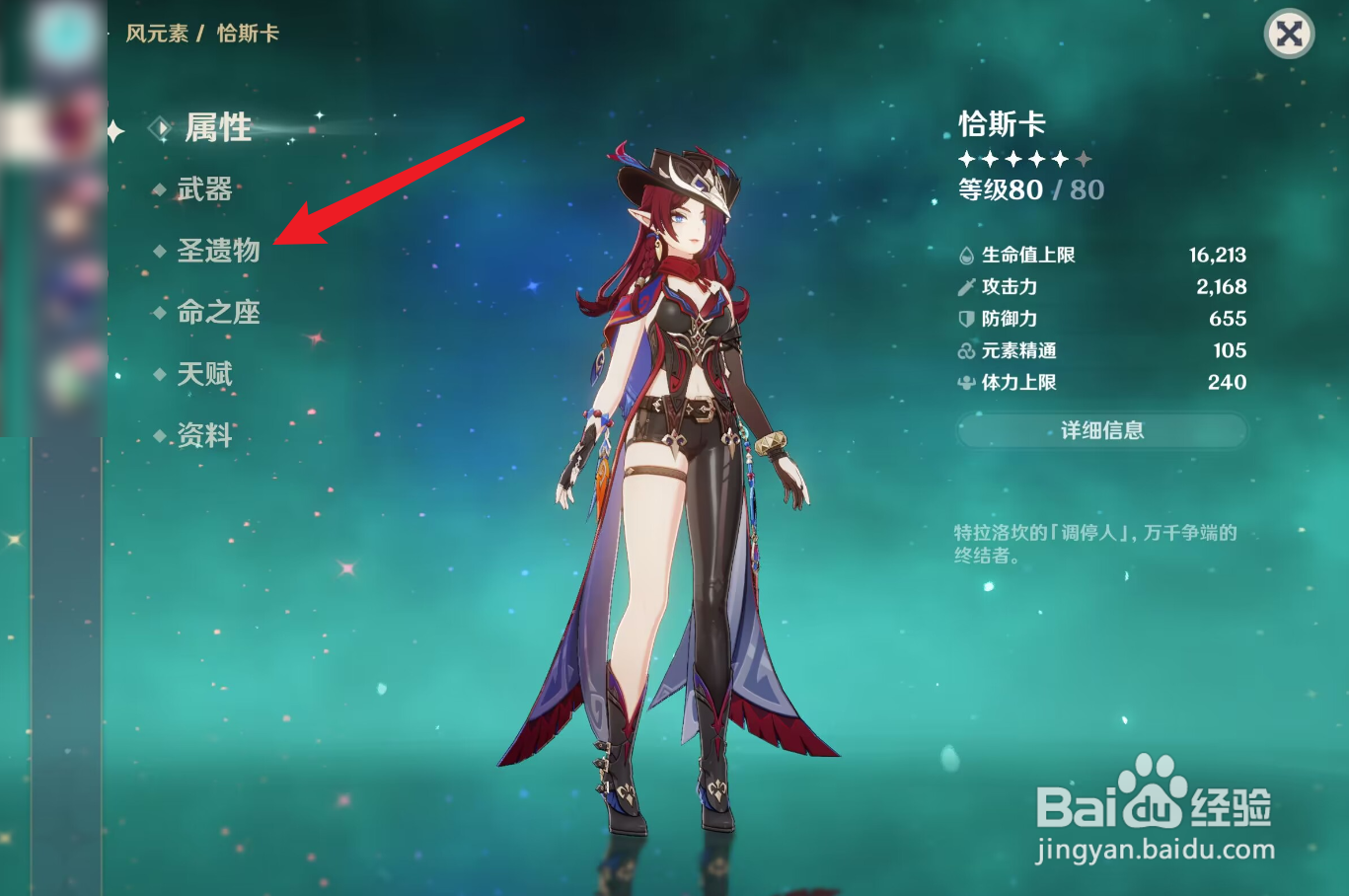Open the 命之座 section

tap(219, 313)
